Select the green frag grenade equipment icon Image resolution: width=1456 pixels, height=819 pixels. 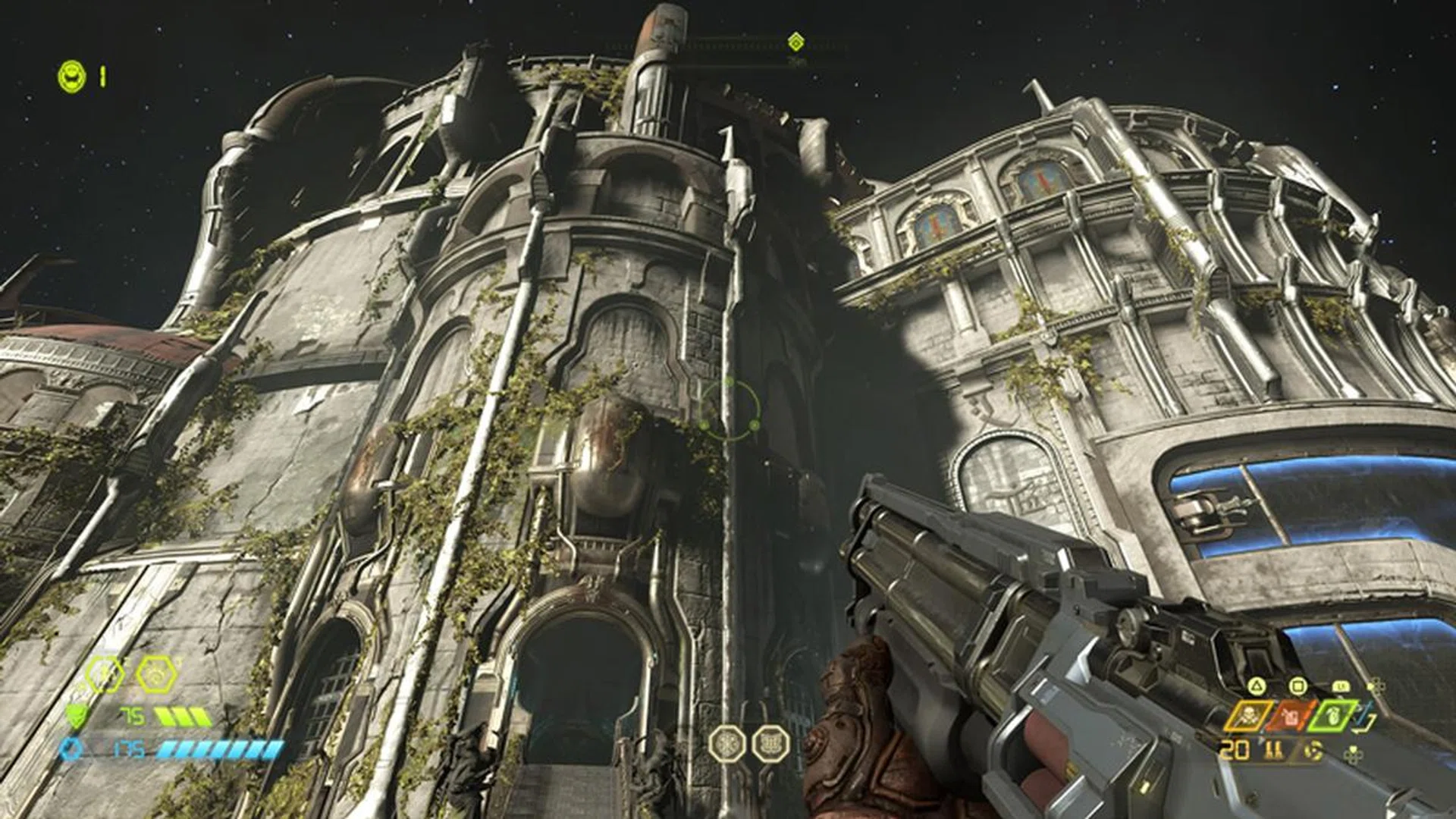point(1335,717)
